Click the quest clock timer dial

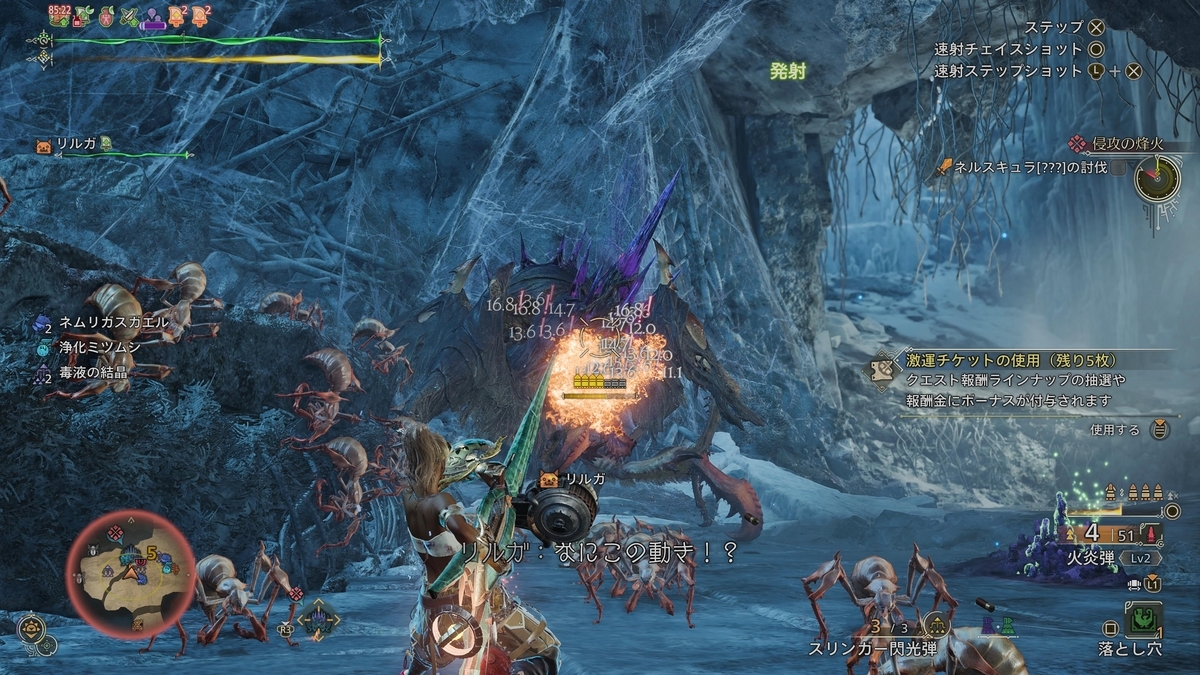[x=1157, y=180]
